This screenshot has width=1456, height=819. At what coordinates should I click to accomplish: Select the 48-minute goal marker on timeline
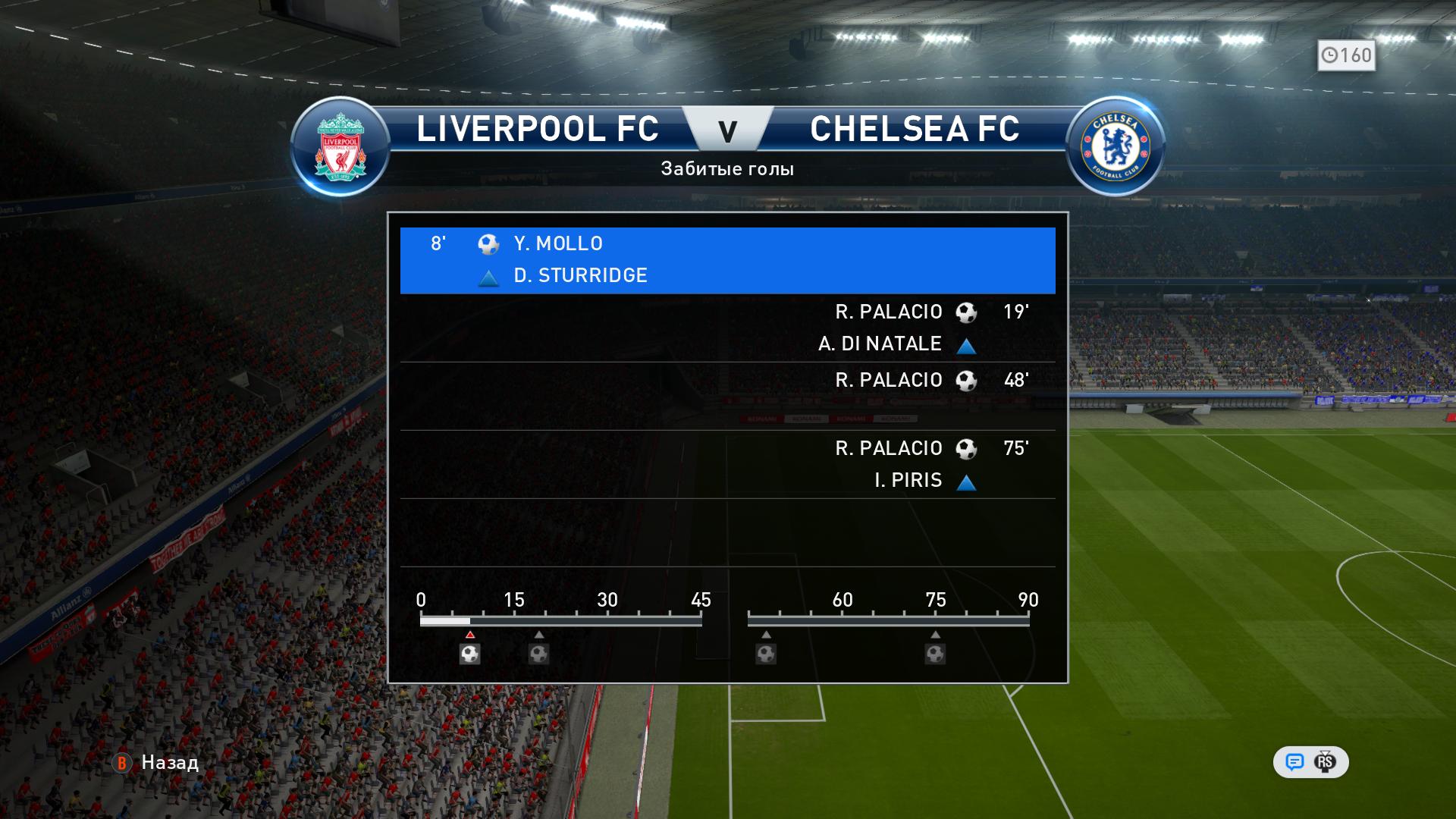766,653
